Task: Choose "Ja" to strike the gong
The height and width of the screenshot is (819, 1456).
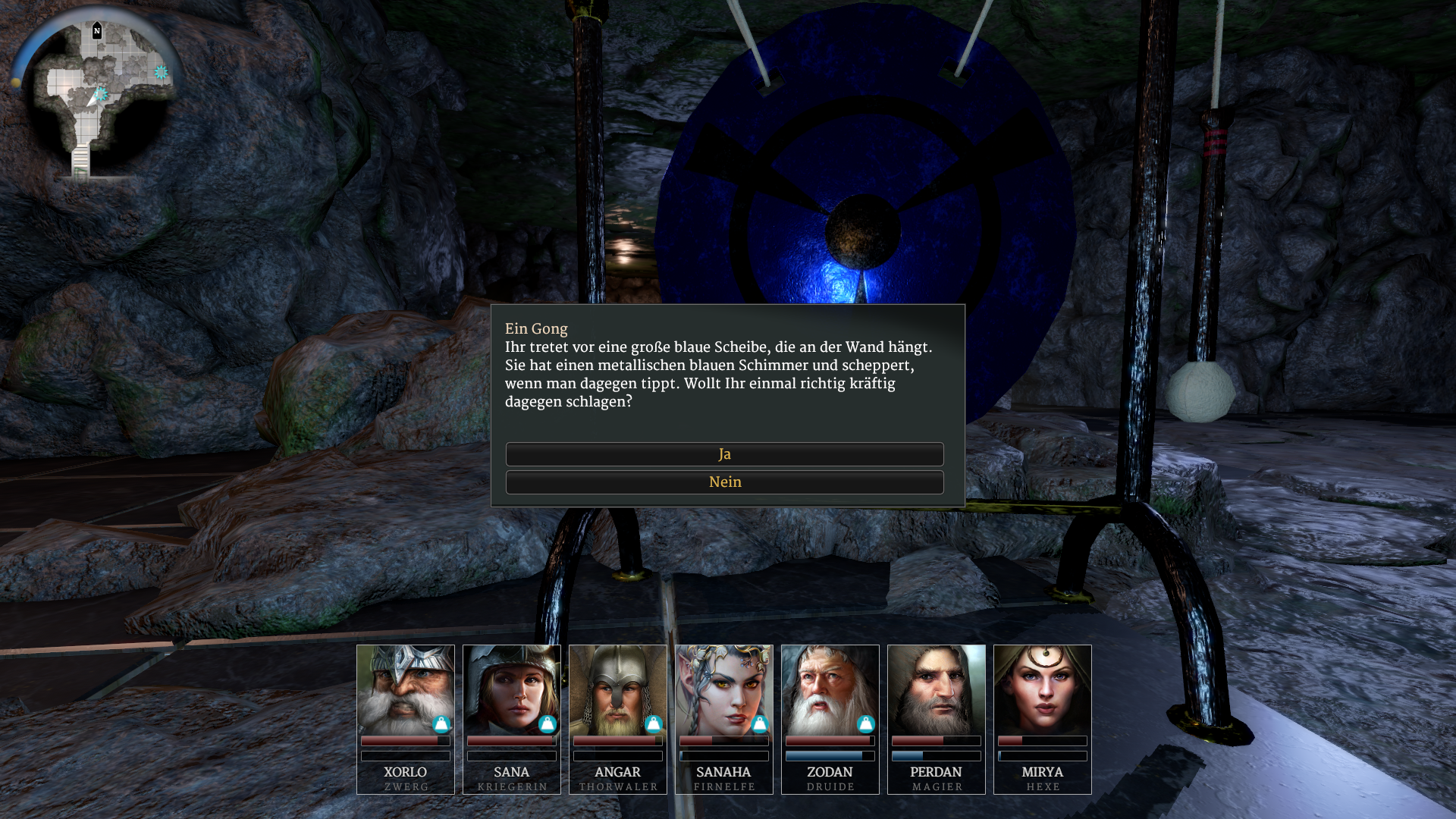Action: pyautogui.click(x=724, y=454)
